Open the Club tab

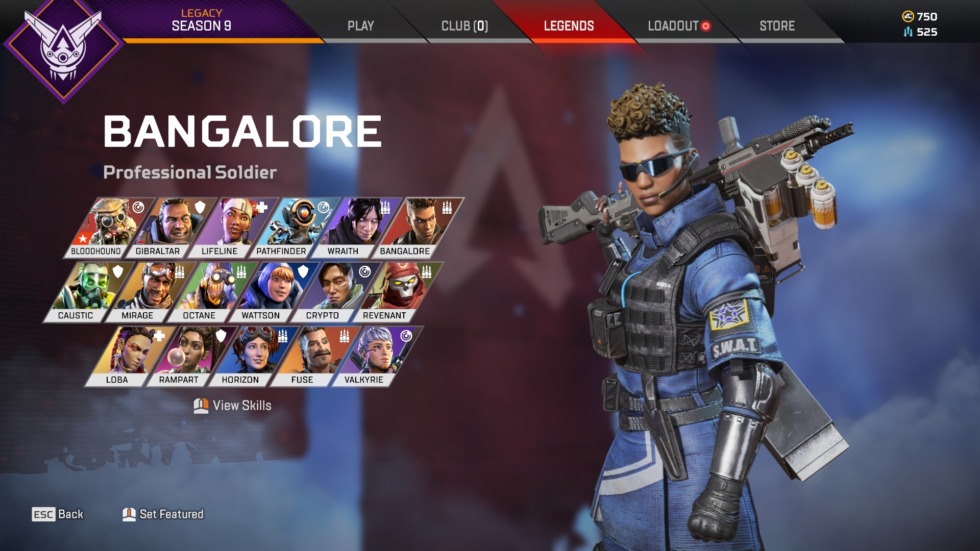pos(464,26)
